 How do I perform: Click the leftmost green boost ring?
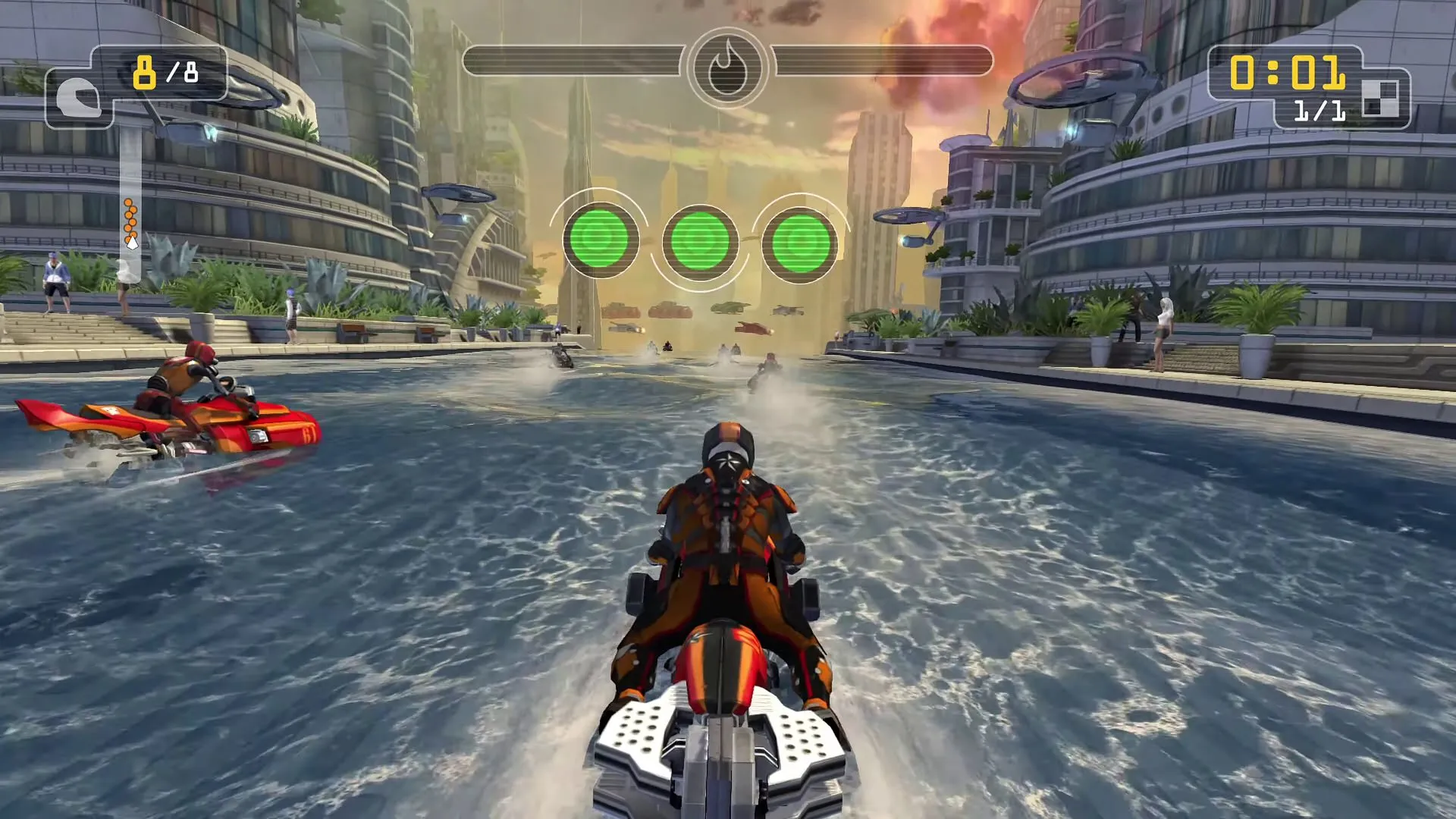(603, 240)
